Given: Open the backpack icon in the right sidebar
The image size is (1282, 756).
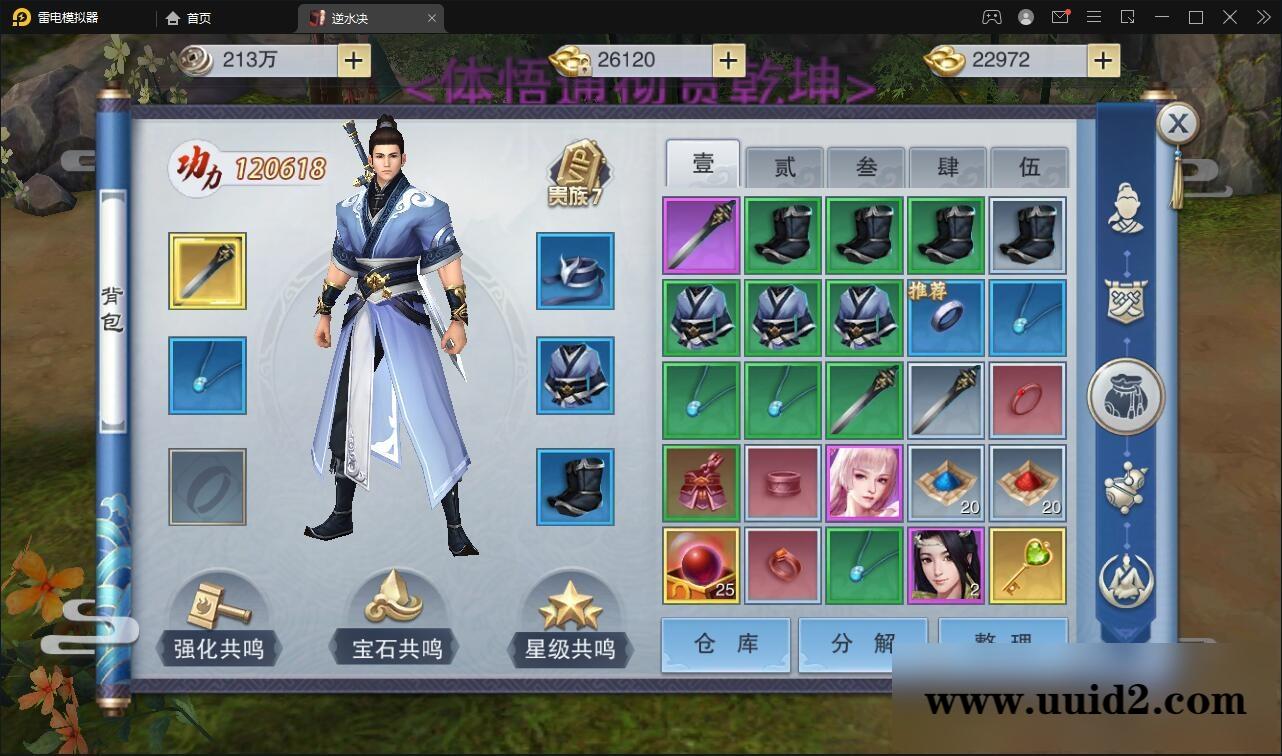Looking at the screenshot, I should coord(1126,395).
